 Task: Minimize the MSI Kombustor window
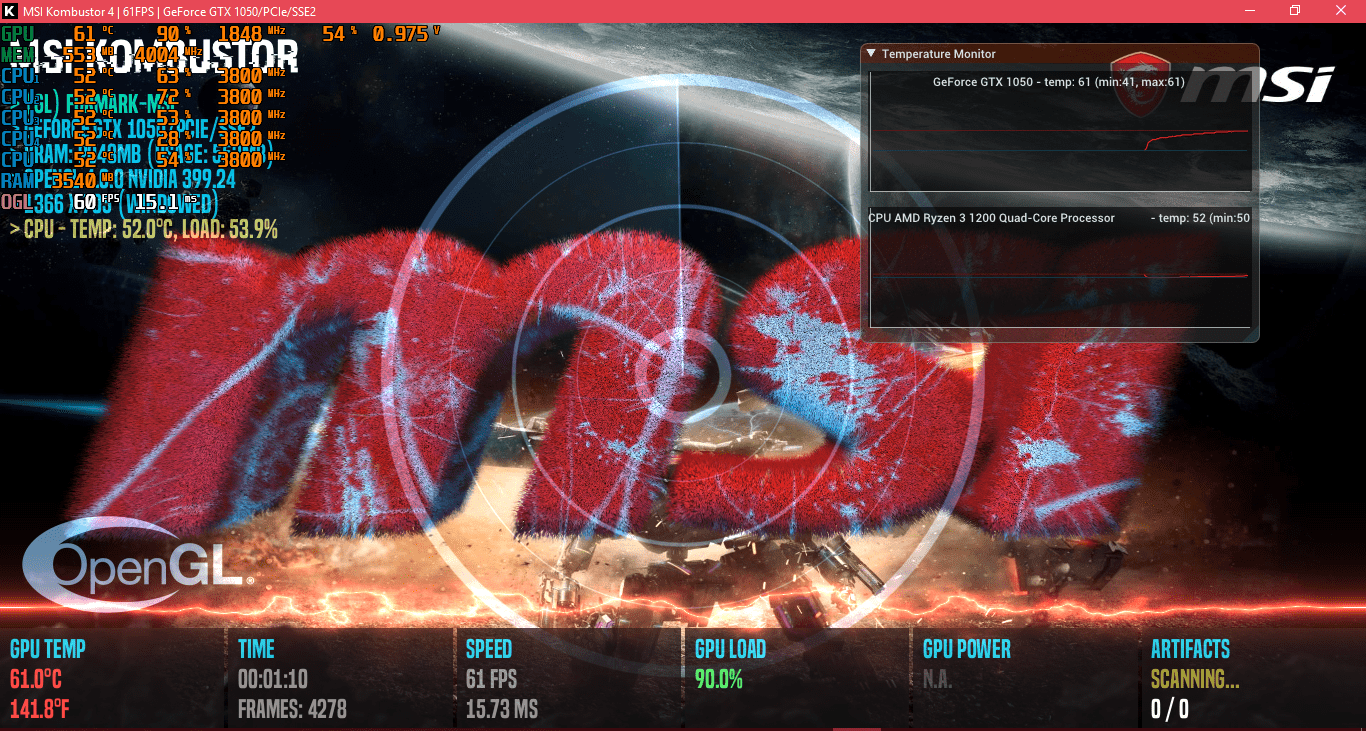(x=1250, y=10)
